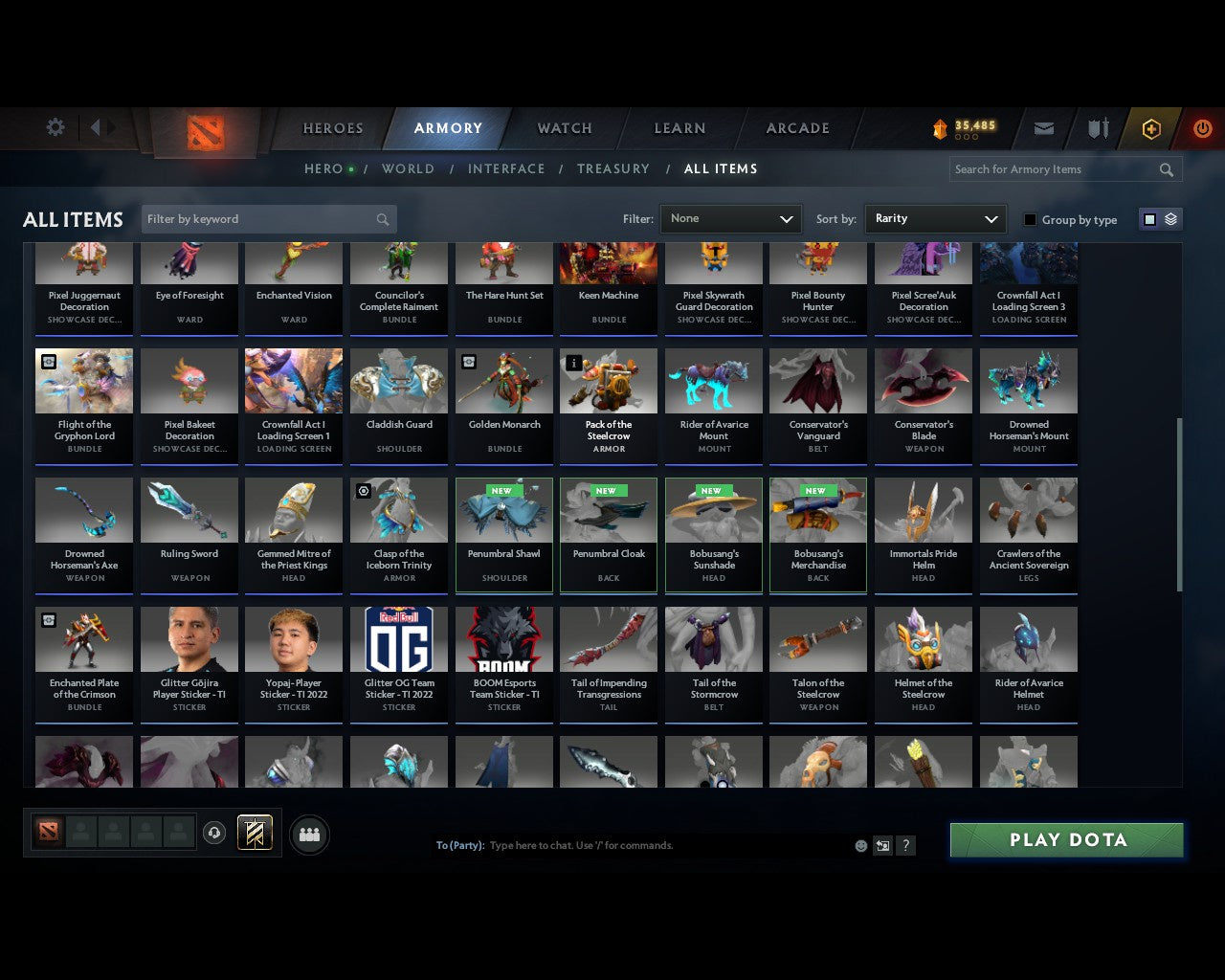Expand the guild banner next to party slots
Viewport: 1225px width, 980px height.
[255, 833]
